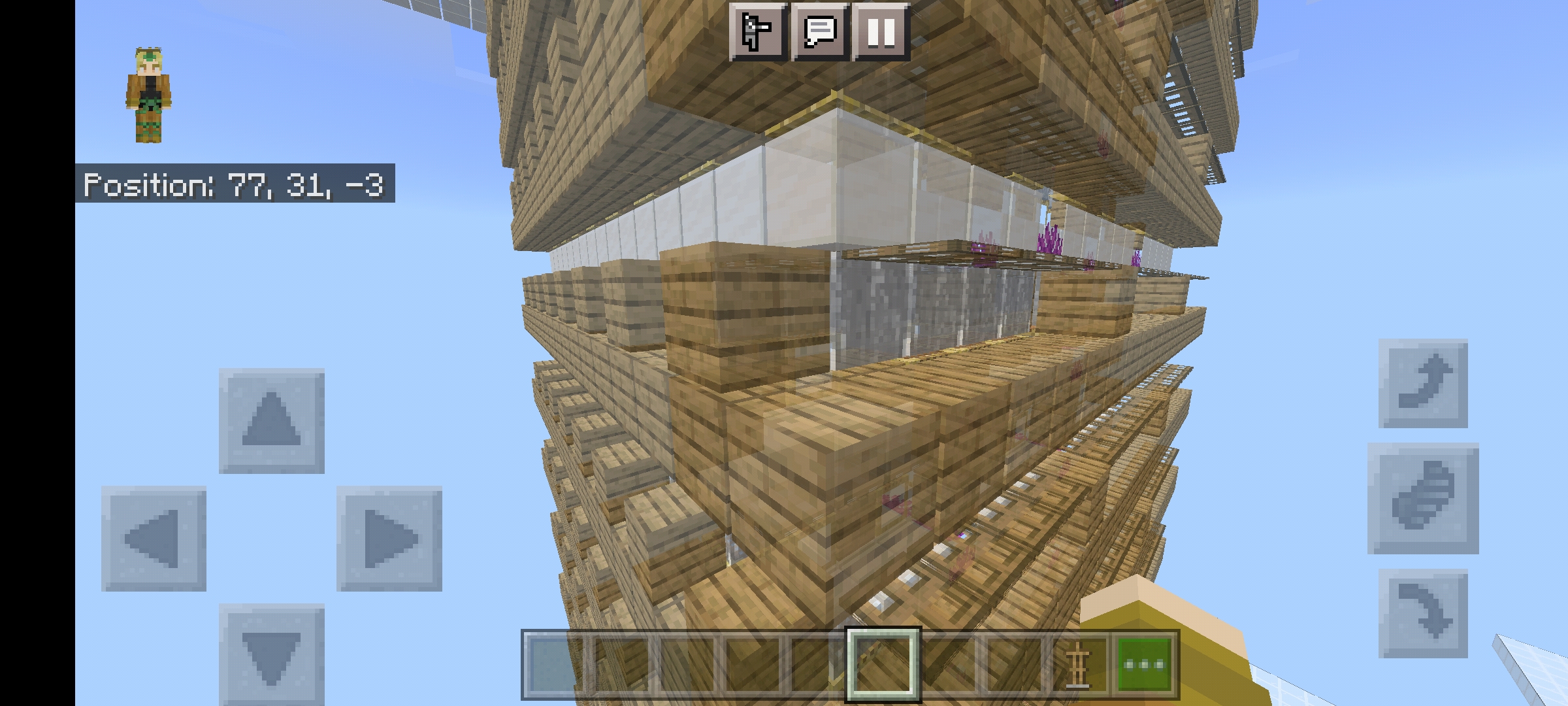Open the chat via speech bubble icon
Image resolution: width=1568 pixels, height=706 pixels.
[820, 31]
